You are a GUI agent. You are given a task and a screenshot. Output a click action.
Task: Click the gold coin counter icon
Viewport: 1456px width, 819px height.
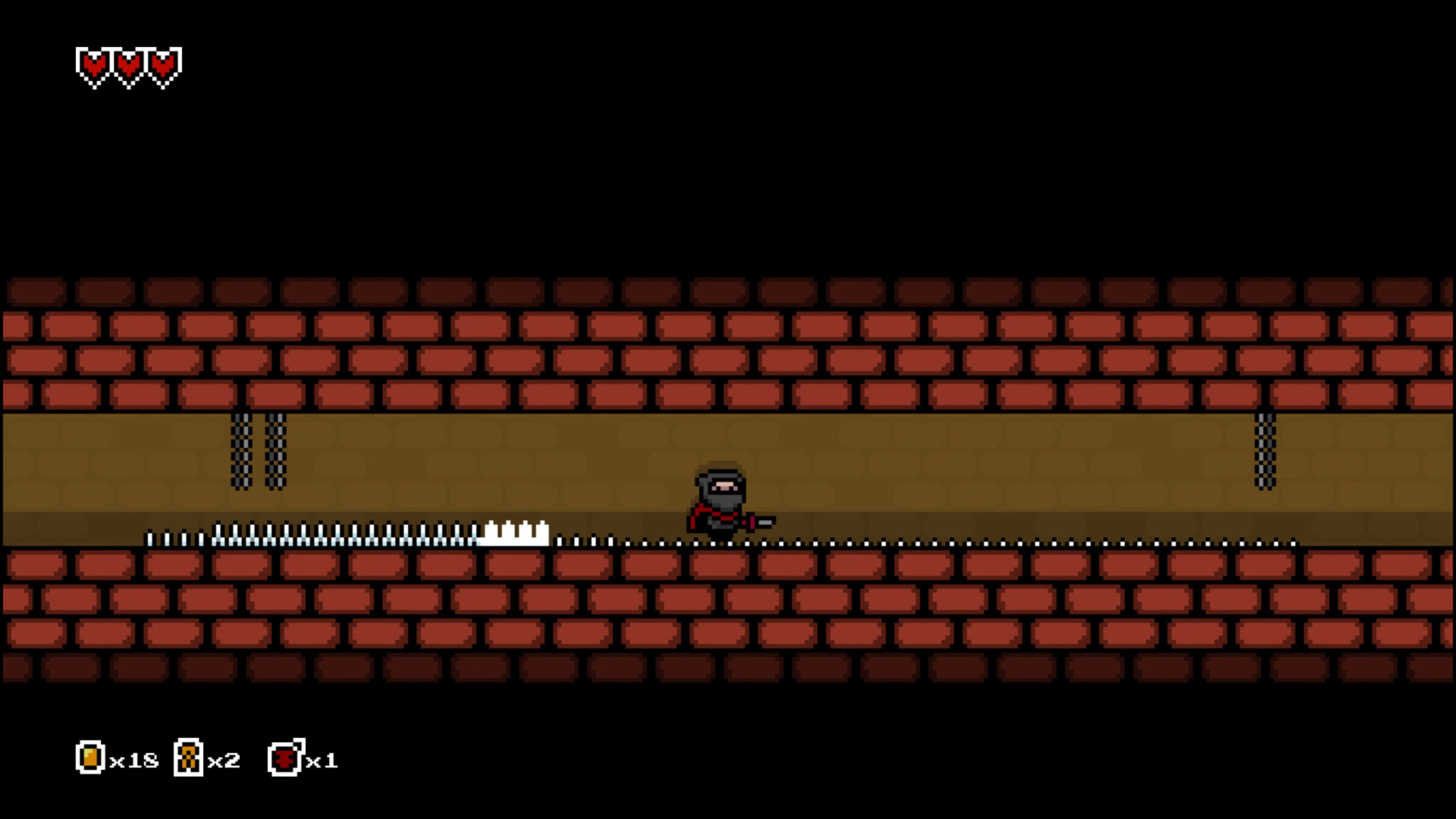[91, 758]
